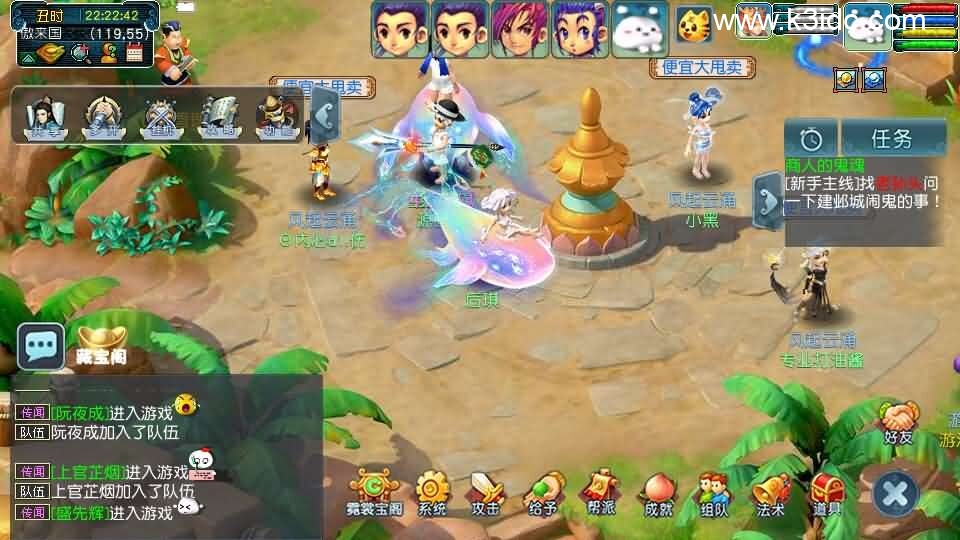
Task: Open the 霓裳宝阁 shop icon
Action: click(x=375, y=490)
